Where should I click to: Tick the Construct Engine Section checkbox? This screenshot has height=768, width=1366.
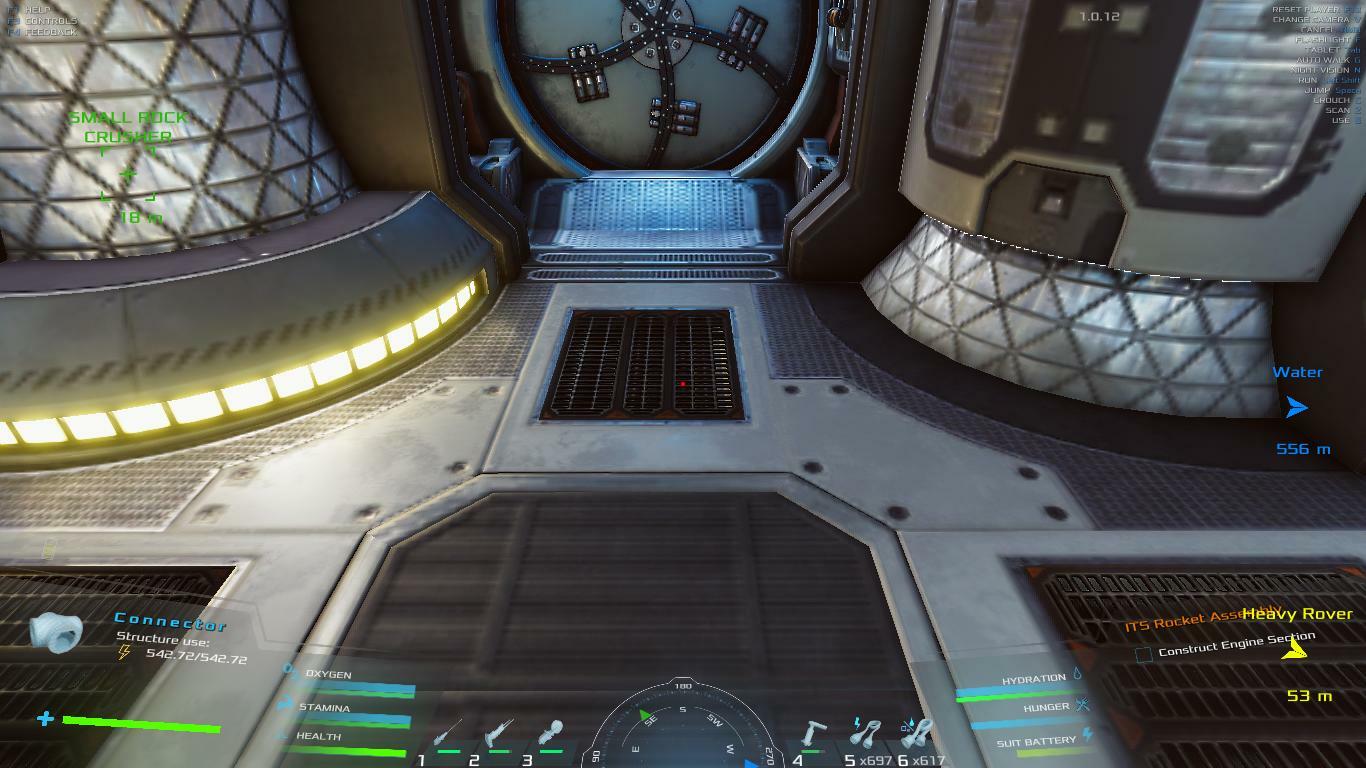(x=1144, y=654)
